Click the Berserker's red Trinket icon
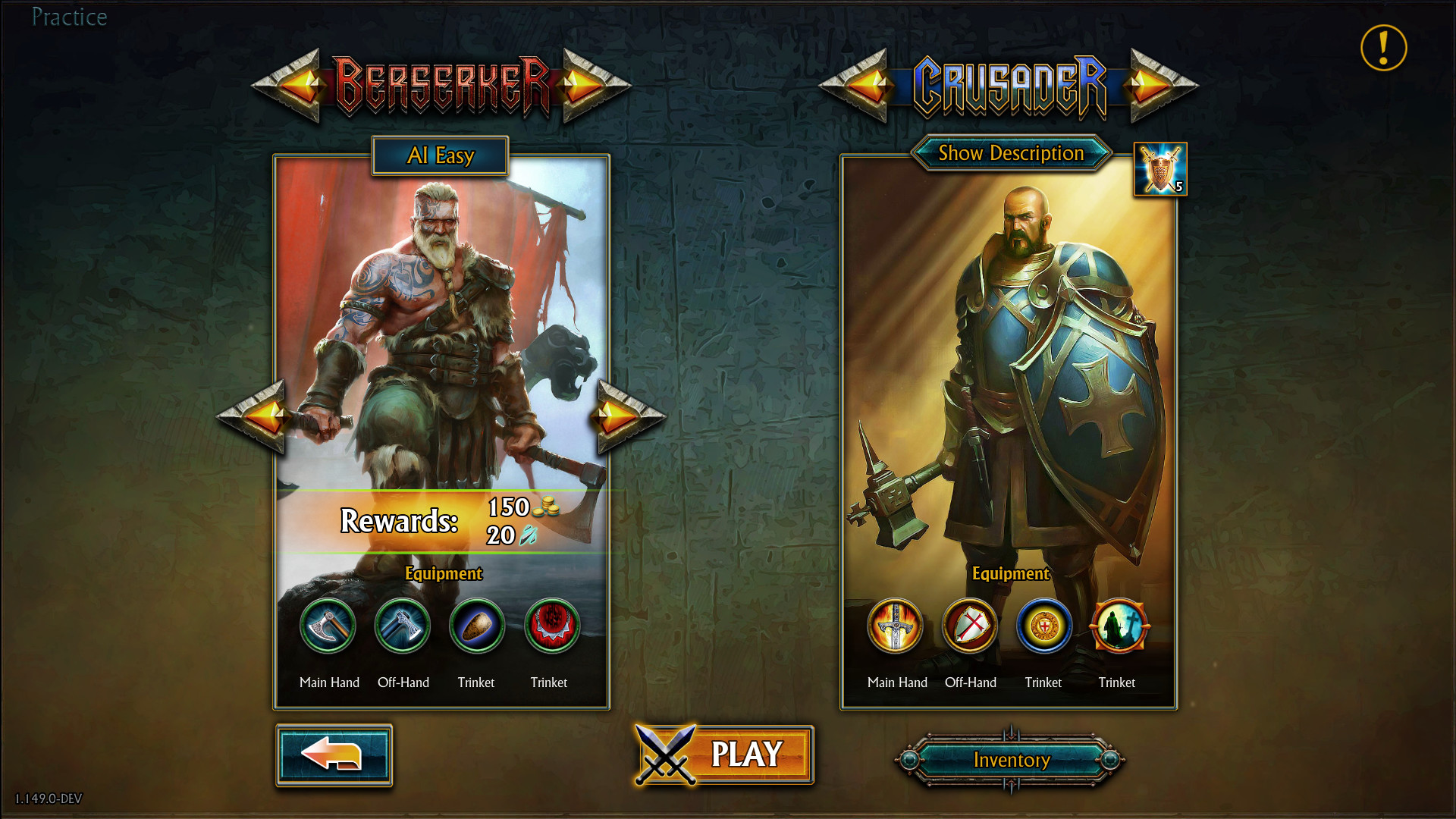 [550, 626]
